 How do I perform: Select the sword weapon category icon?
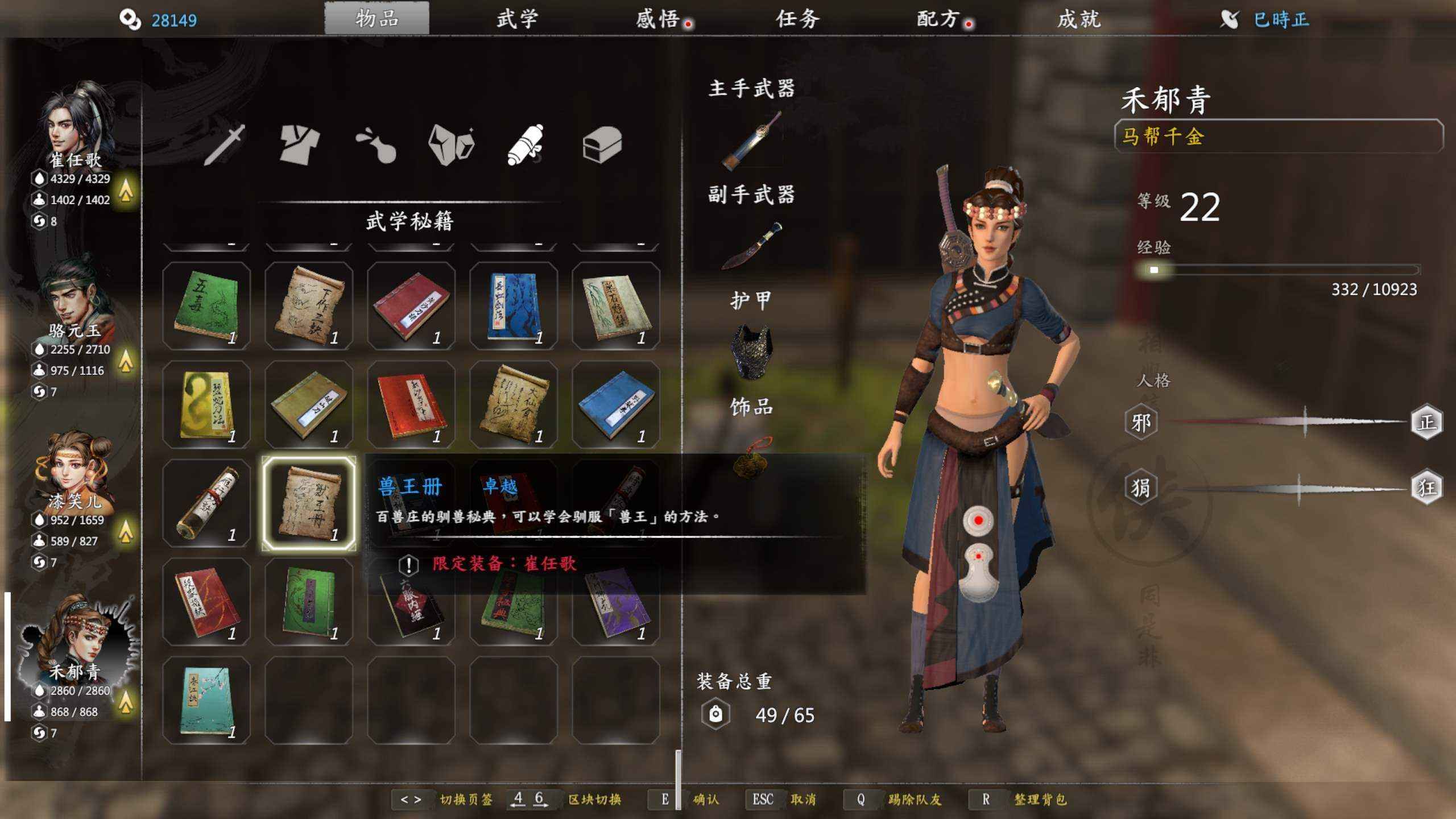click(x=225, y=144)
